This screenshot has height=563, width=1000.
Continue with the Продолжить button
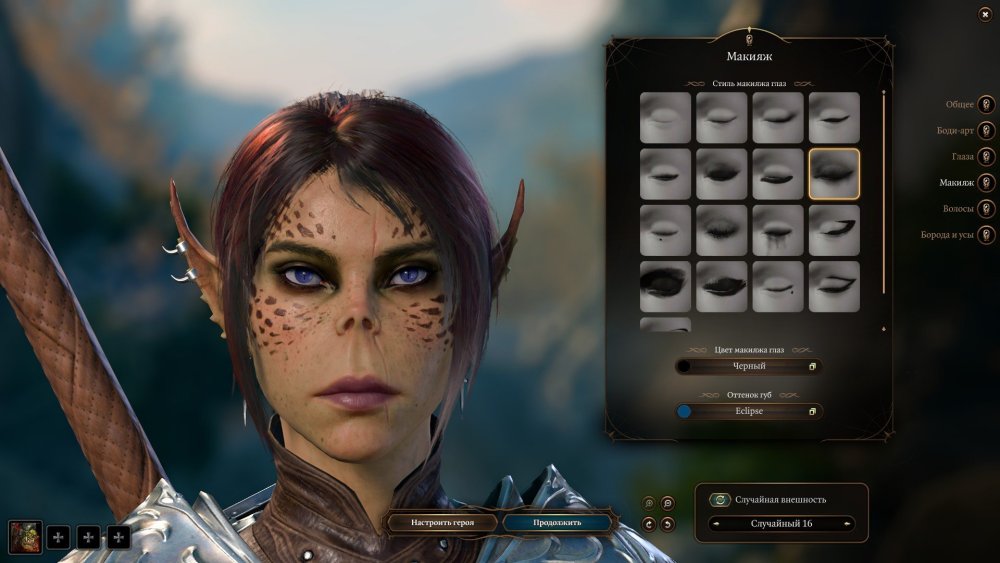[557, 522]
